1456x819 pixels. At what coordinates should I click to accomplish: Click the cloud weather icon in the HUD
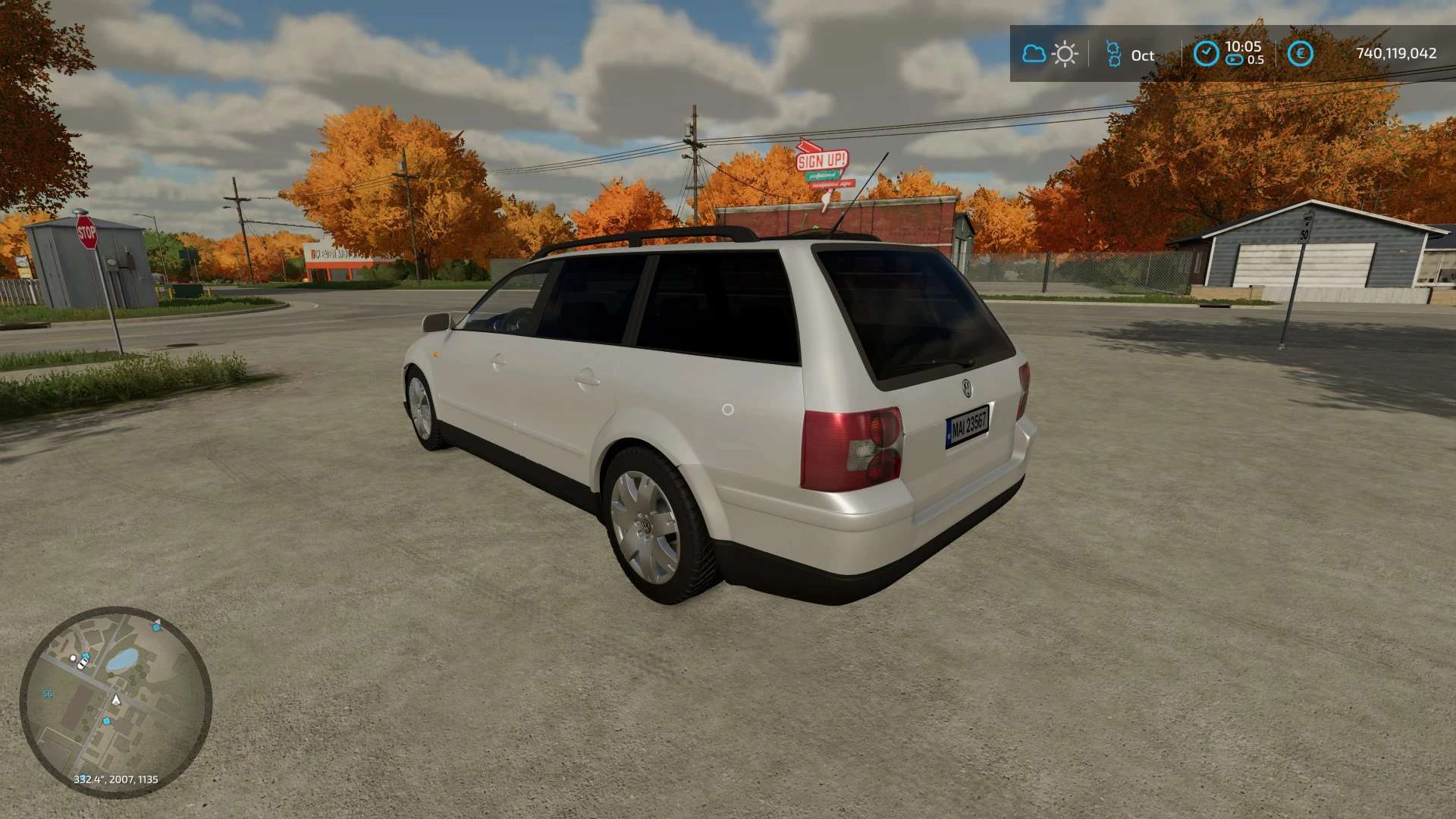click(x=1034, y=54)
